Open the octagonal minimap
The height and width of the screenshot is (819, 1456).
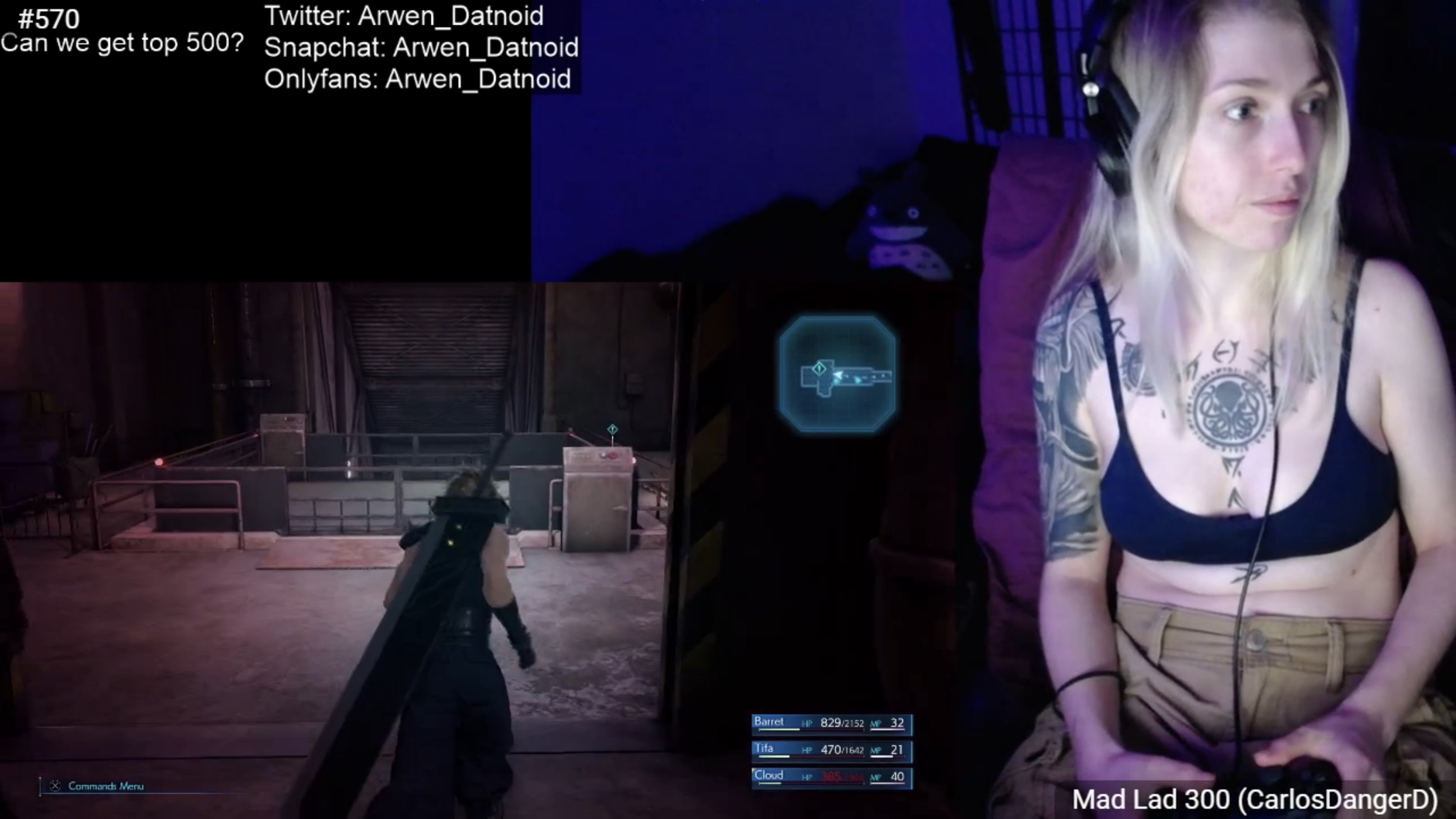click(x=837, y=374)
